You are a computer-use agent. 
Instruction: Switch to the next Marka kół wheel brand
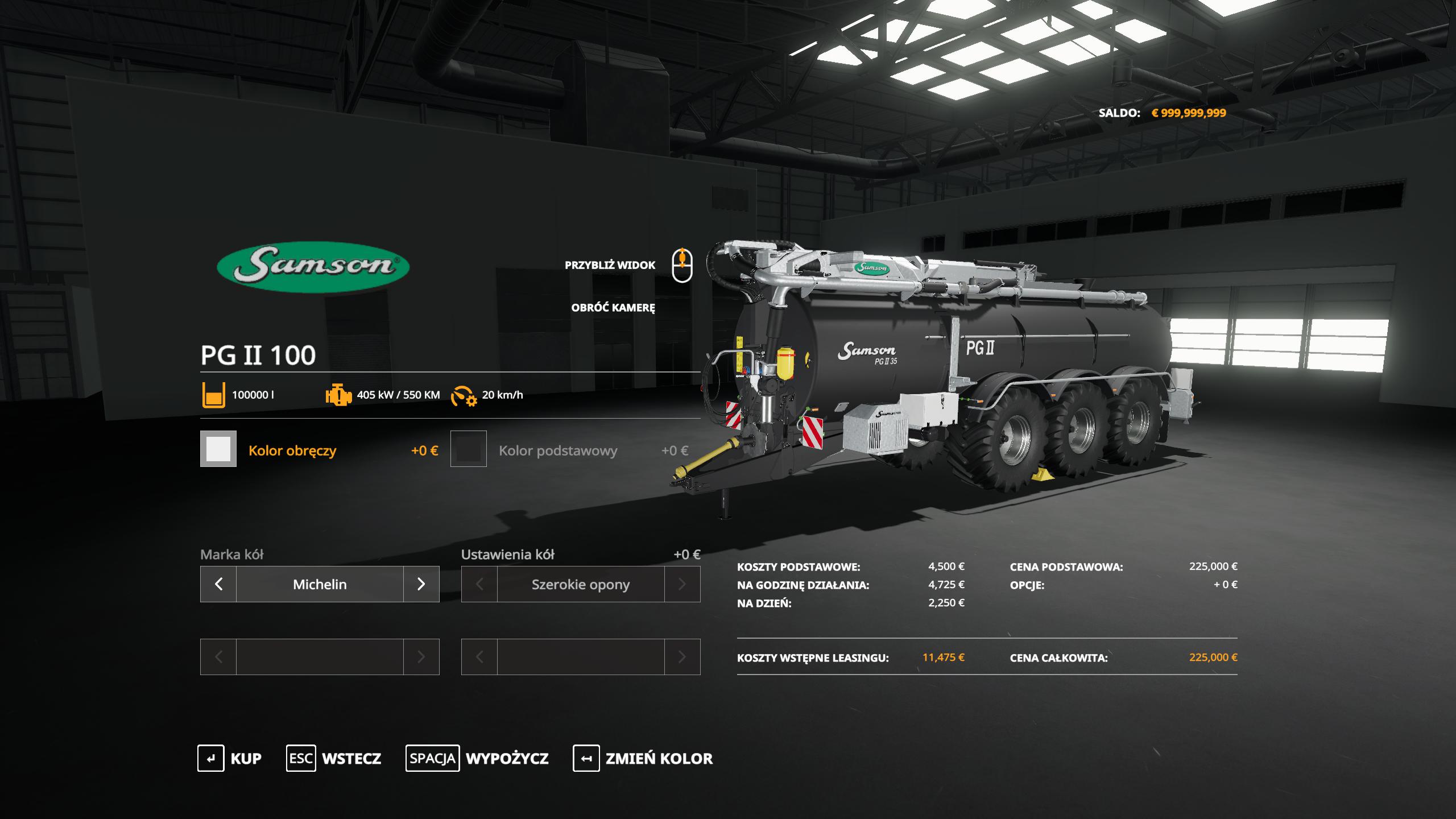coord(421,584)
